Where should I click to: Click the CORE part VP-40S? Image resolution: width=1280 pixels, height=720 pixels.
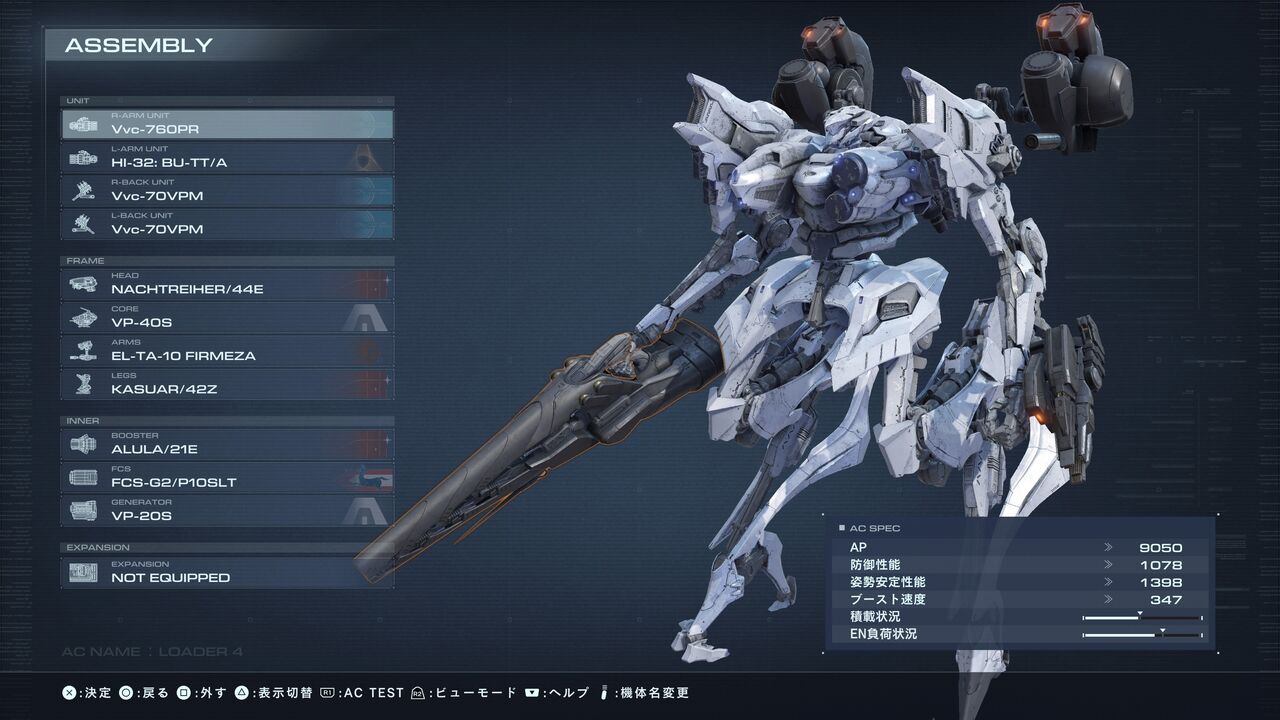point(227,317)
